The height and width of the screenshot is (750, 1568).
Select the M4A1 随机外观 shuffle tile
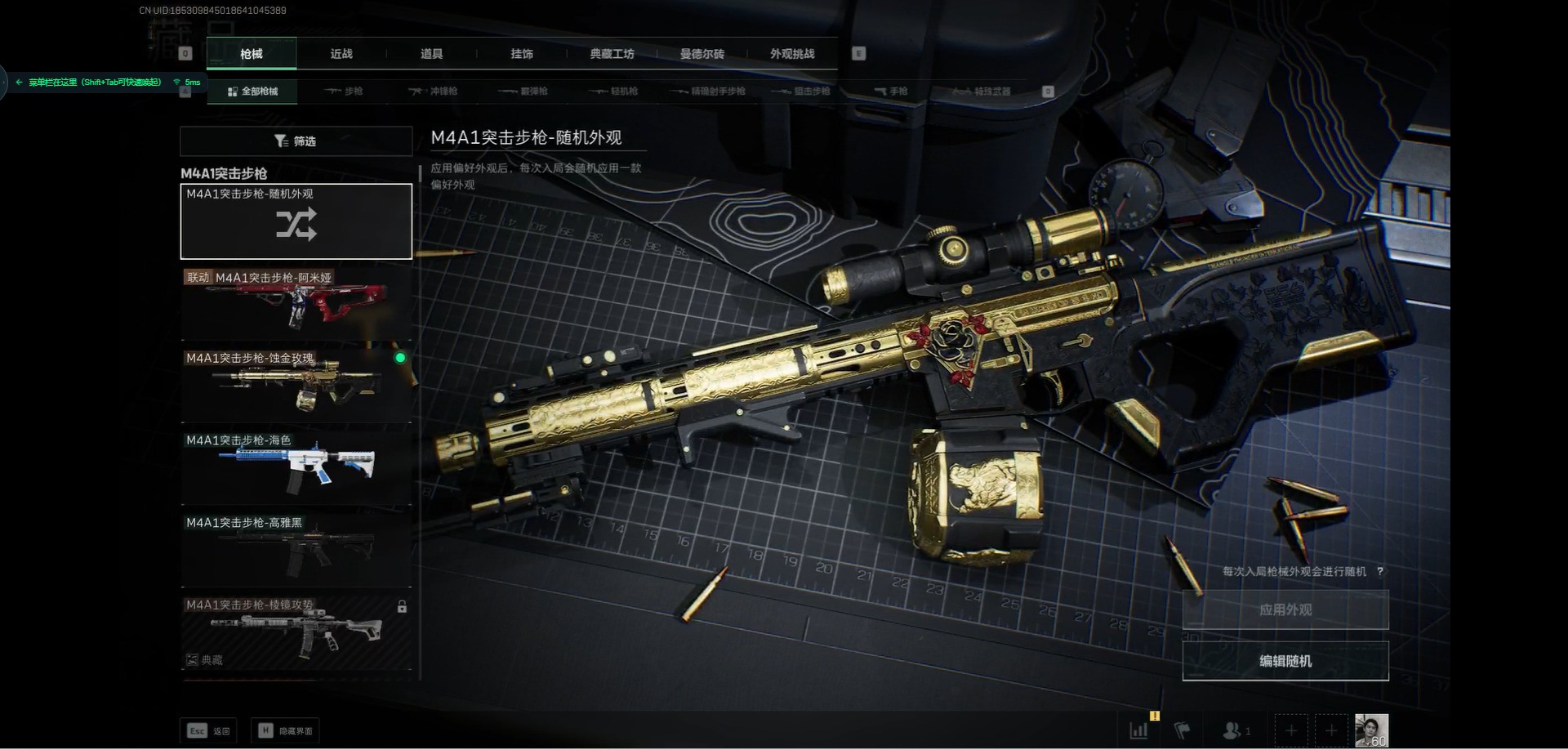[x=296, y=221]
